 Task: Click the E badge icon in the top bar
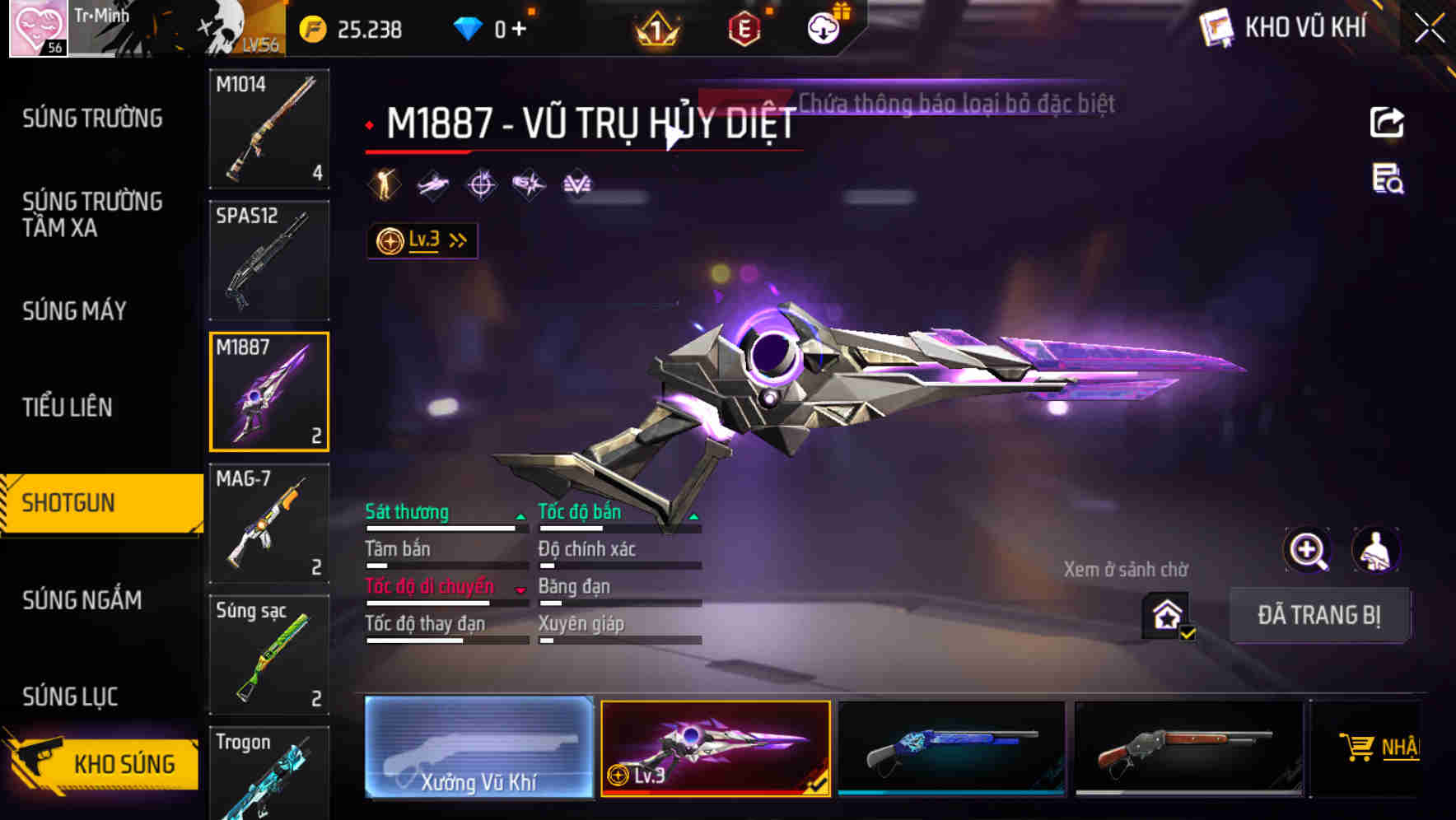[x=742, y=30]
